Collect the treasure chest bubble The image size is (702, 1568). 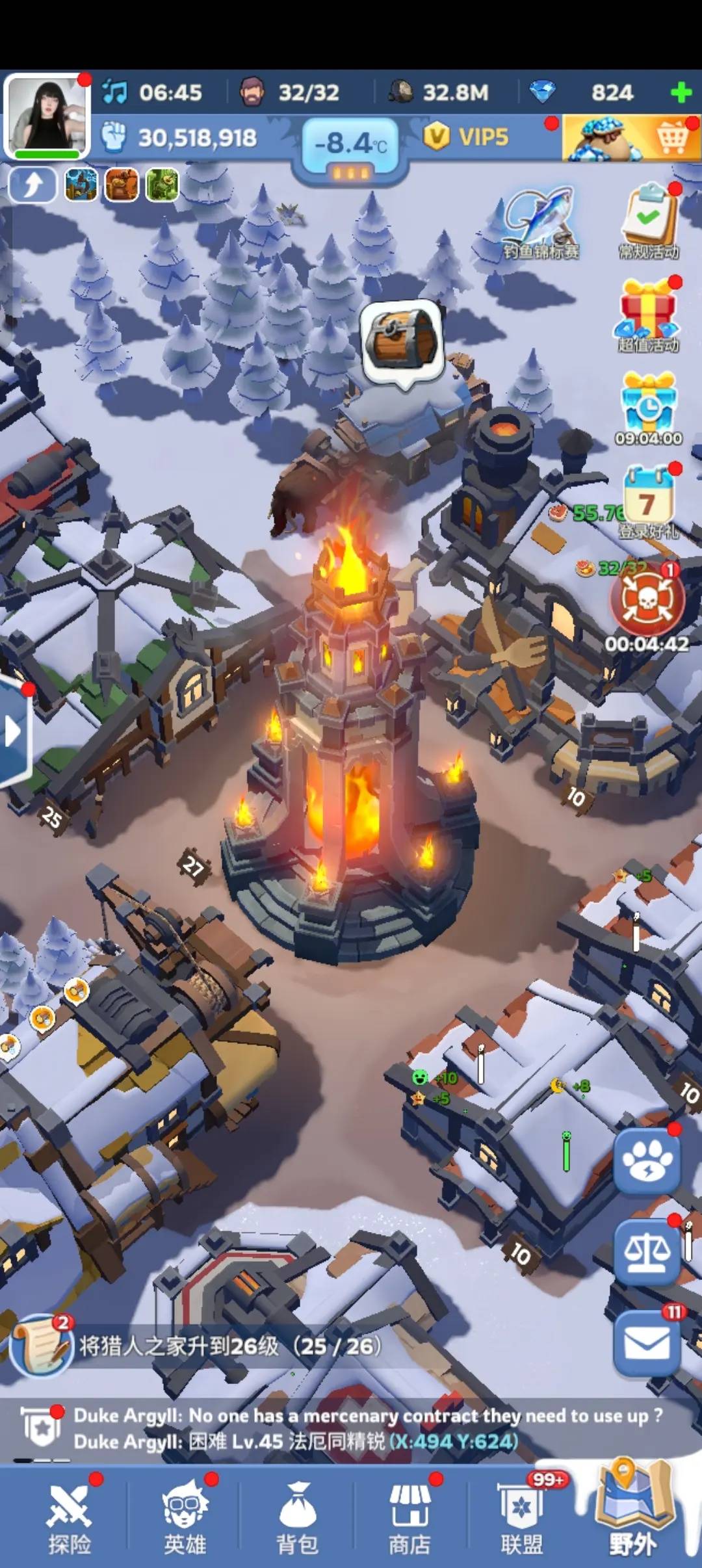402,341
